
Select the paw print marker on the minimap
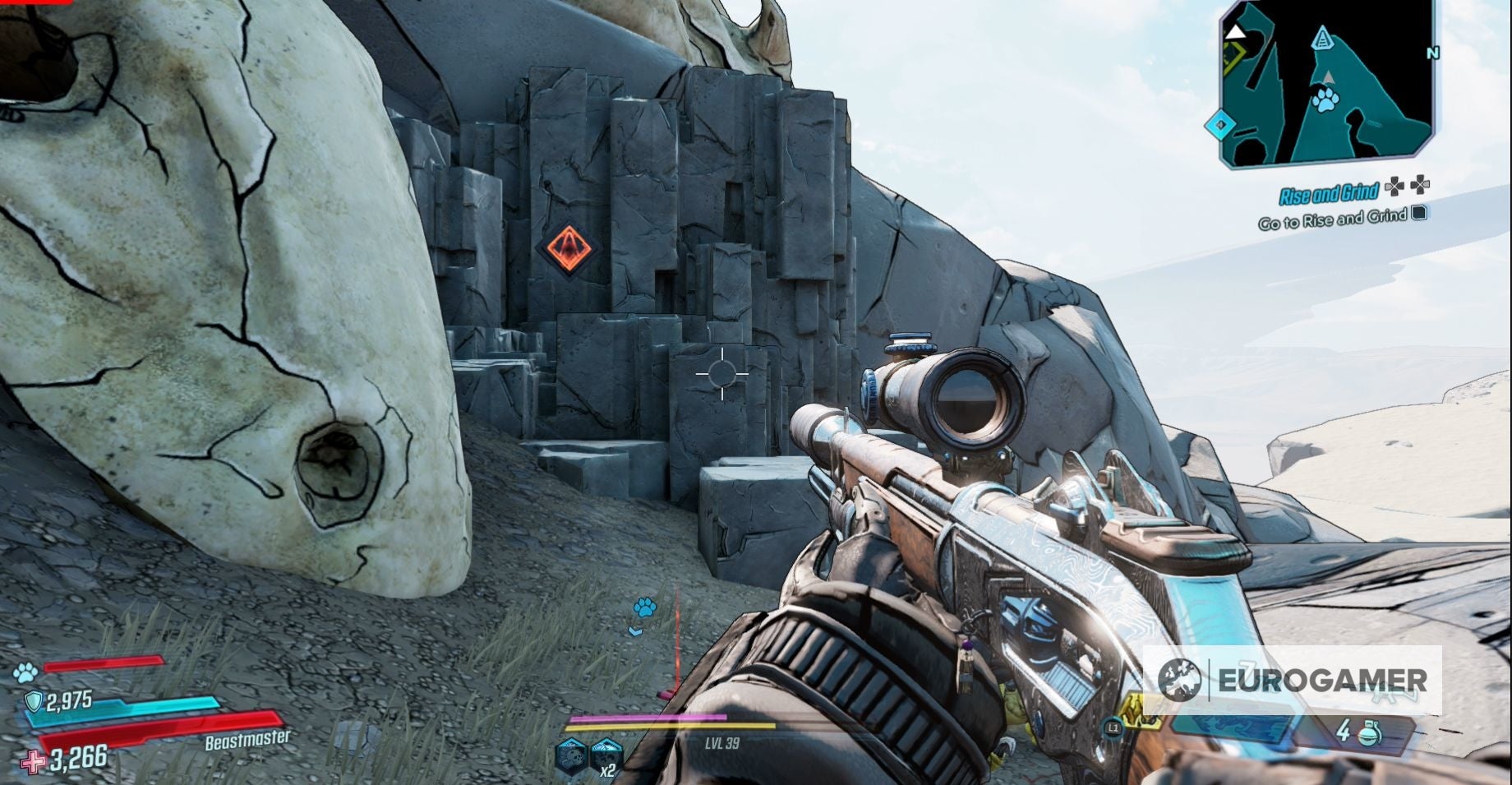[x=1325, y=99]
